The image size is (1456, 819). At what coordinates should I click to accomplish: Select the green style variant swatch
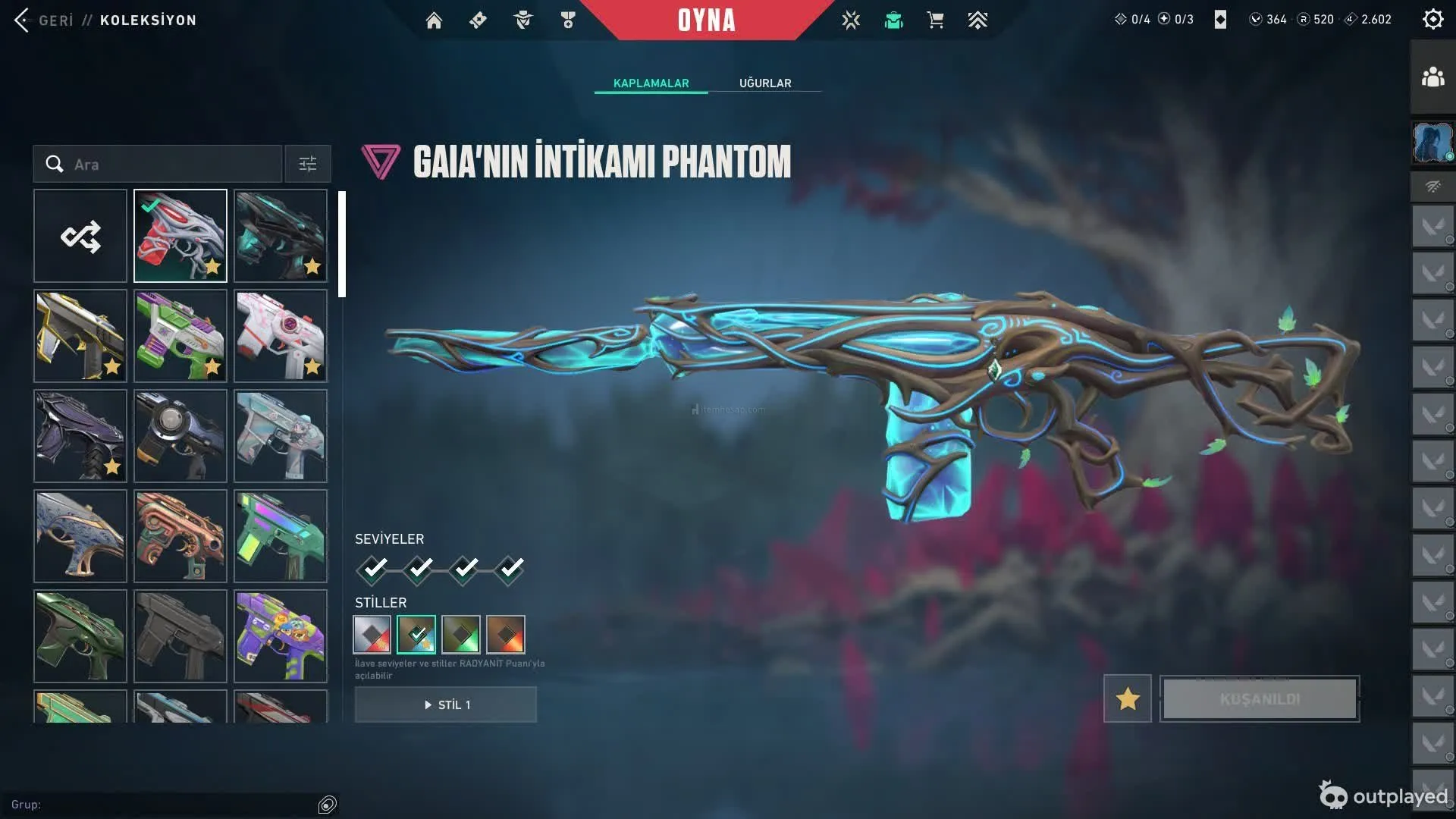(x=461, y=635)
